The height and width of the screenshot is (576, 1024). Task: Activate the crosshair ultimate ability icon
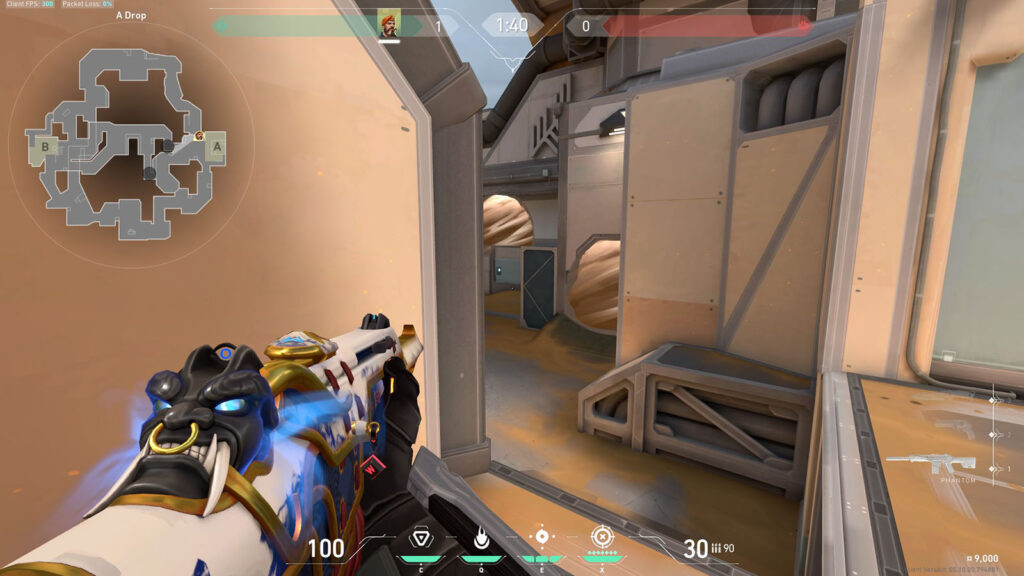pyautogui.click(x=602, y=537)
